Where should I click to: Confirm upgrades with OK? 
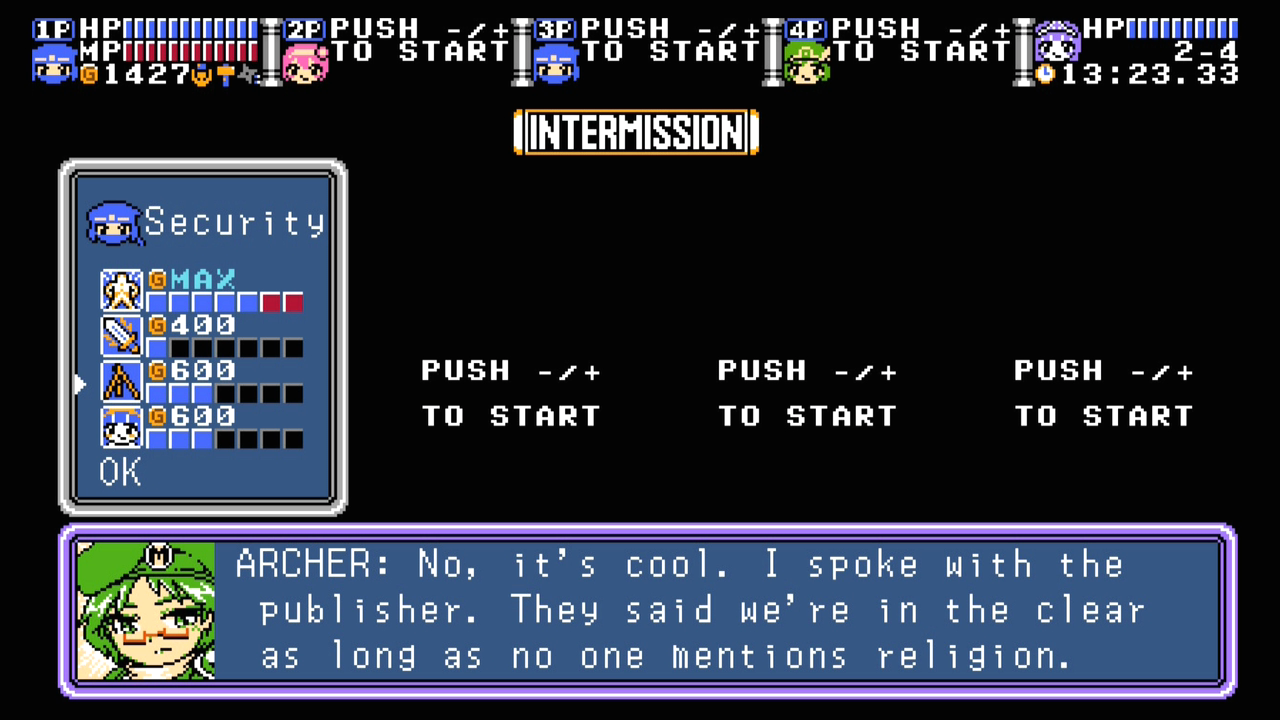120,472
